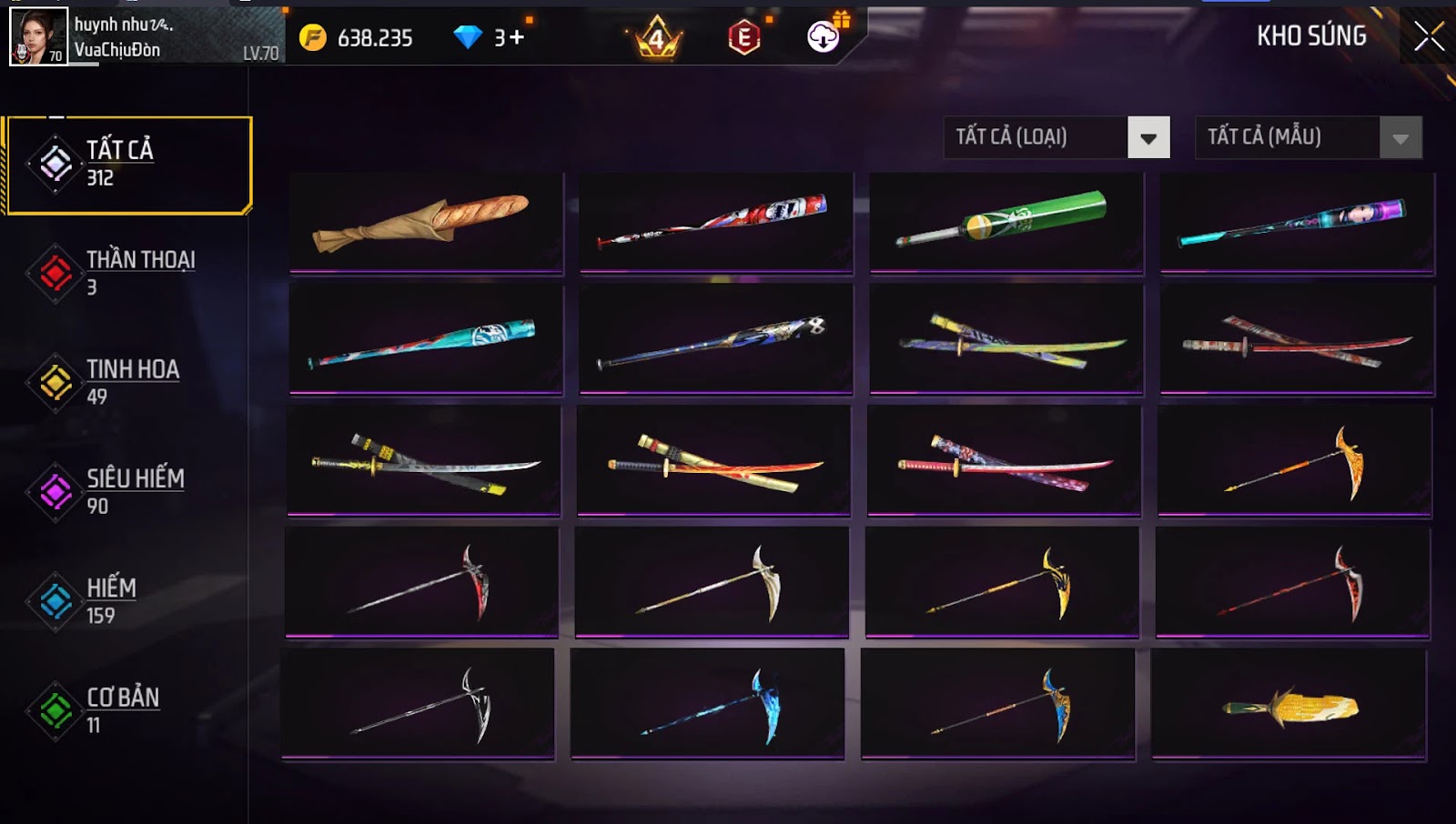This screenshot has width=1456, height=824.
Task: Open the cloud download gift icon
Action: pyautogui.click(x=824, y=37)
